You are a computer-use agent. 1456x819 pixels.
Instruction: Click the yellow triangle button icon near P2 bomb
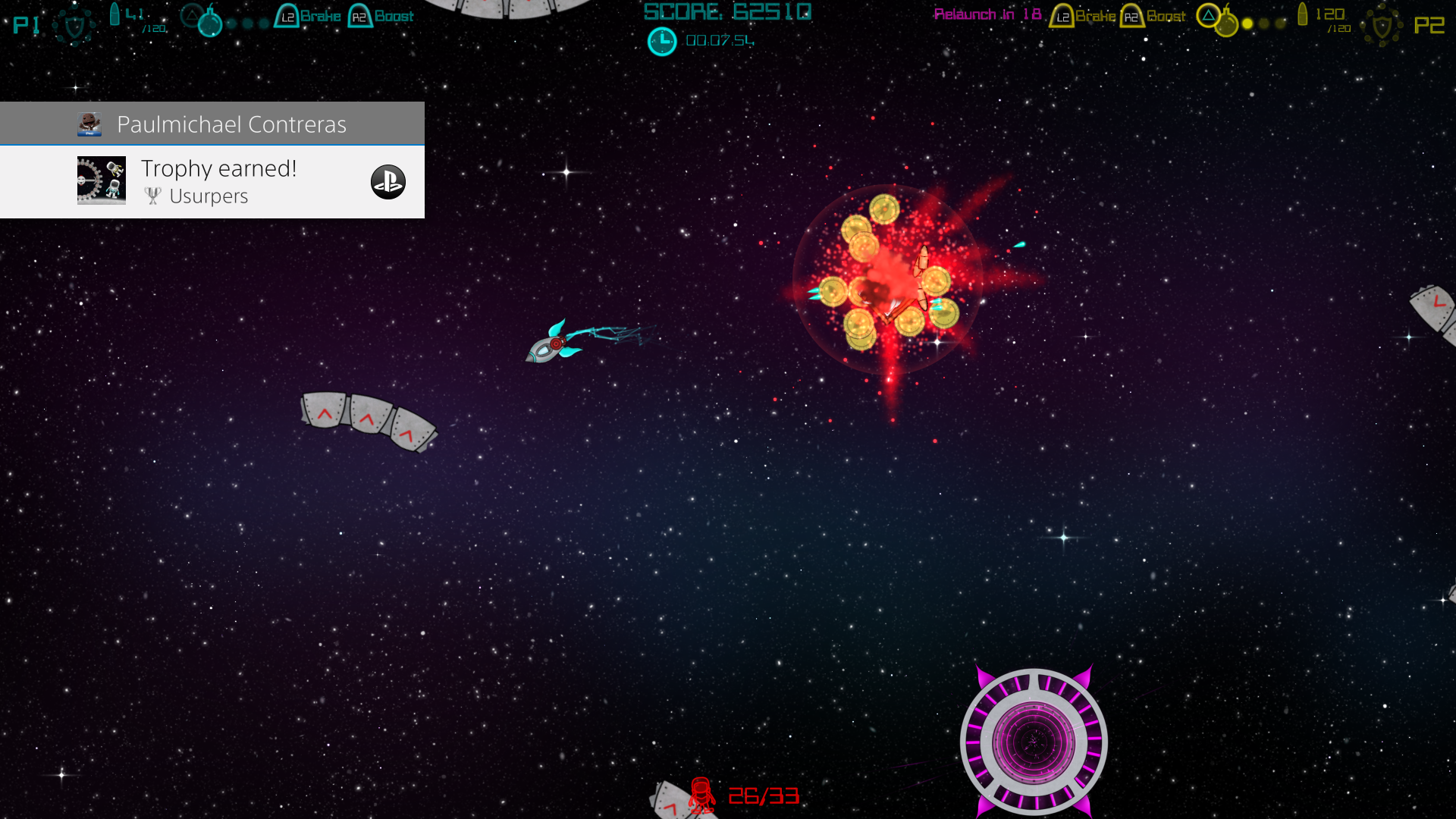point(1207,16)
